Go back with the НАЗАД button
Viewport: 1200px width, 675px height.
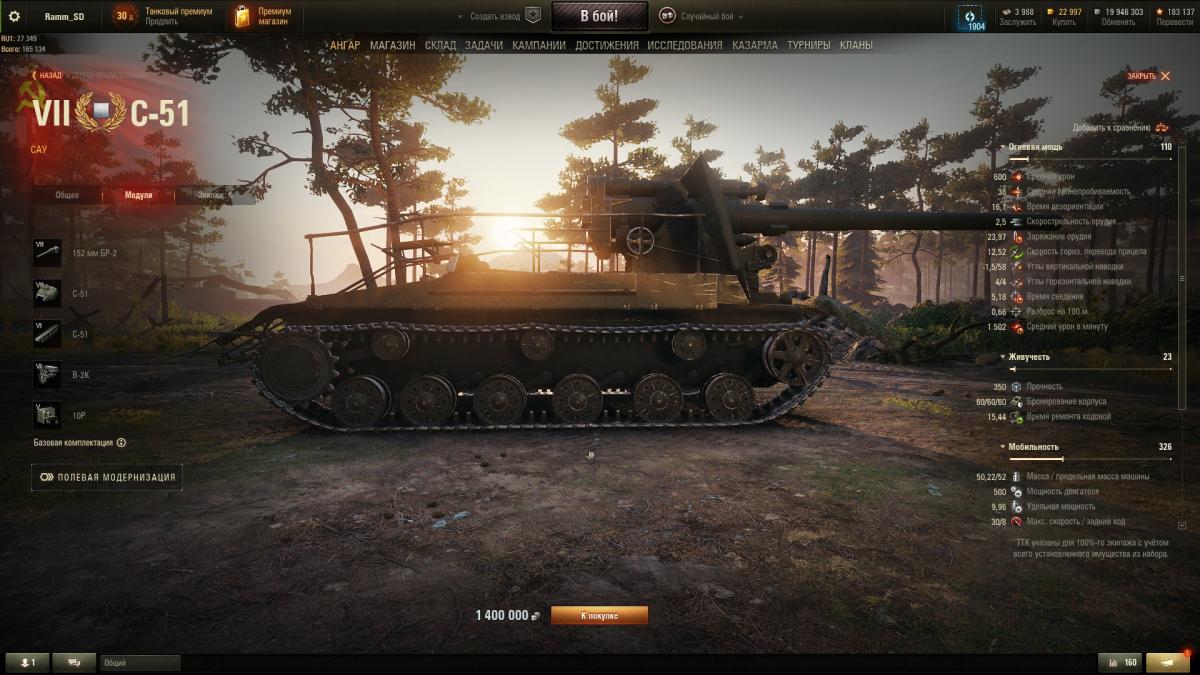point(46,75)
